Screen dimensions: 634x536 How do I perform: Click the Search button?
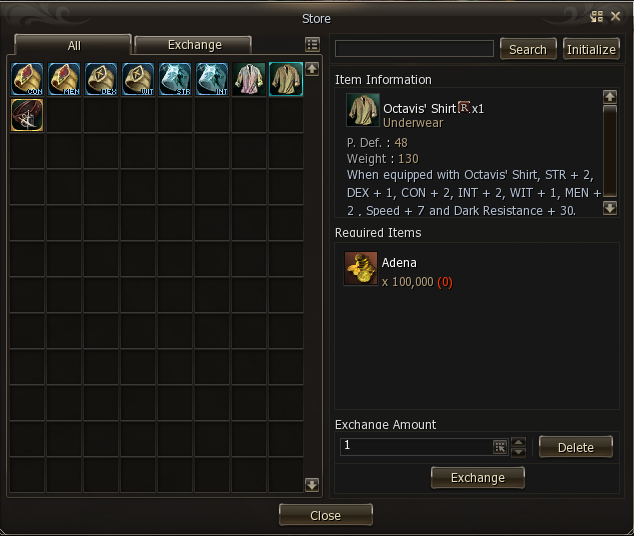pos(527,49)
